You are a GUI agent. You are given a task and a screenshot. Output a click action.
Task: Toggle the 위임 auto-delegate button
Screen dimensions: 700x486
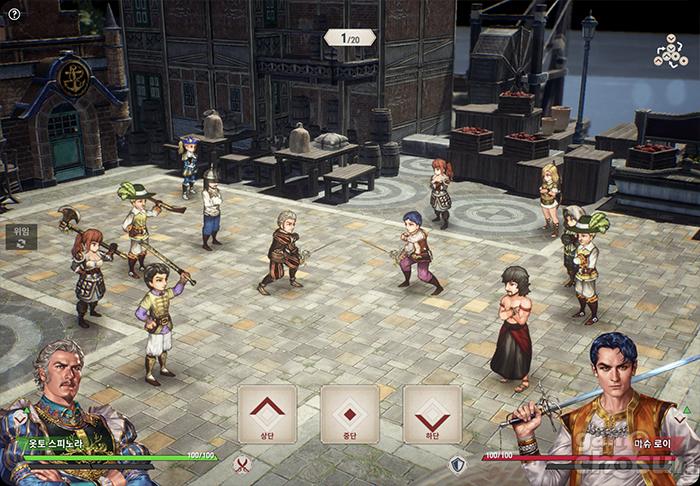click(19, 236)
